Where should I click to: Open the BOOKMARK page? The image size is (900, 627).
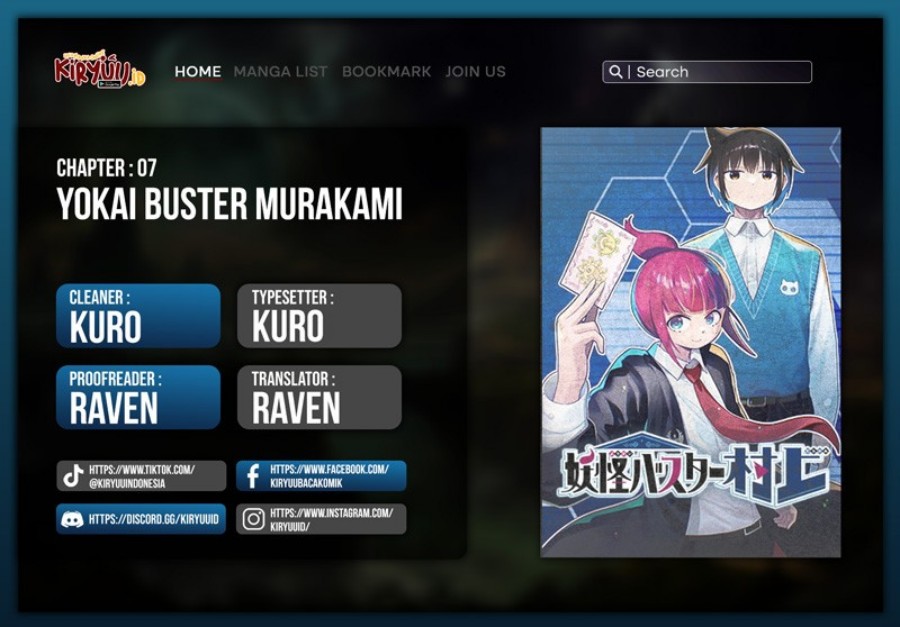(386, 72)
